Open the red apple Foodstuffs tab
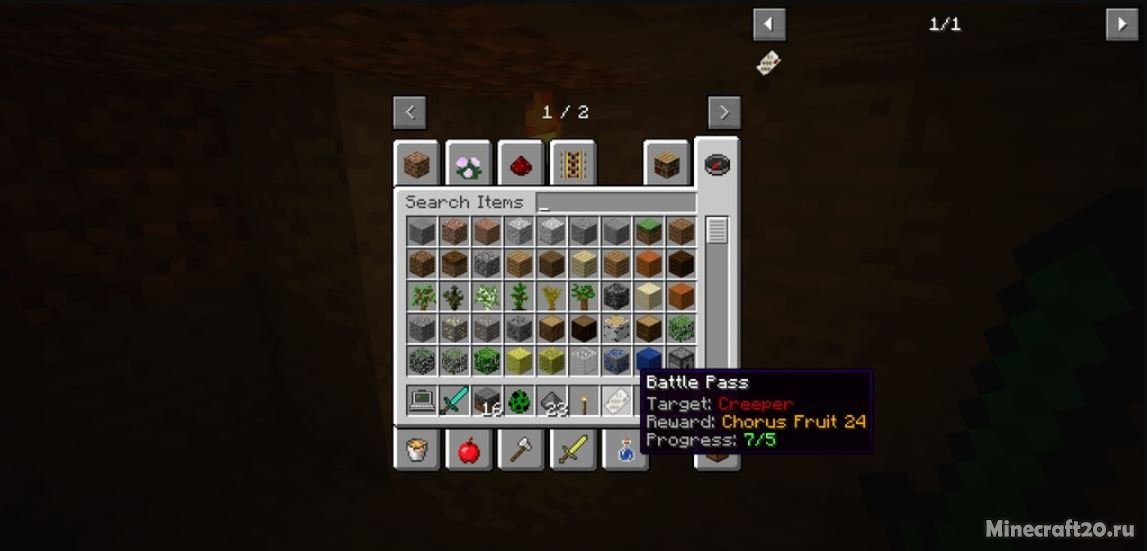The image size is (1147, 551). pyautogui.click(x=468, y=450)
